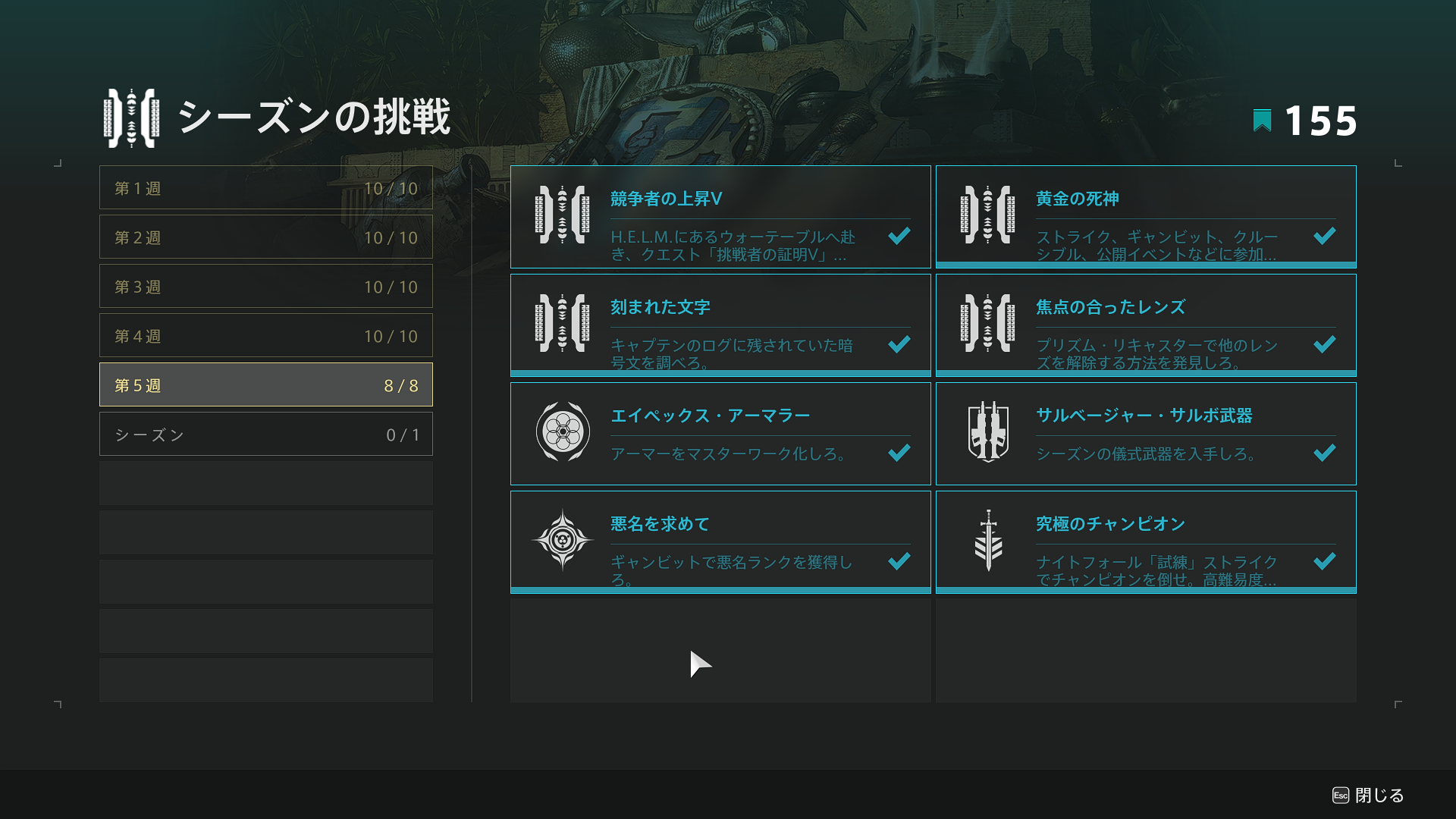Select the シーズン category row

click(x=265, y=434)
